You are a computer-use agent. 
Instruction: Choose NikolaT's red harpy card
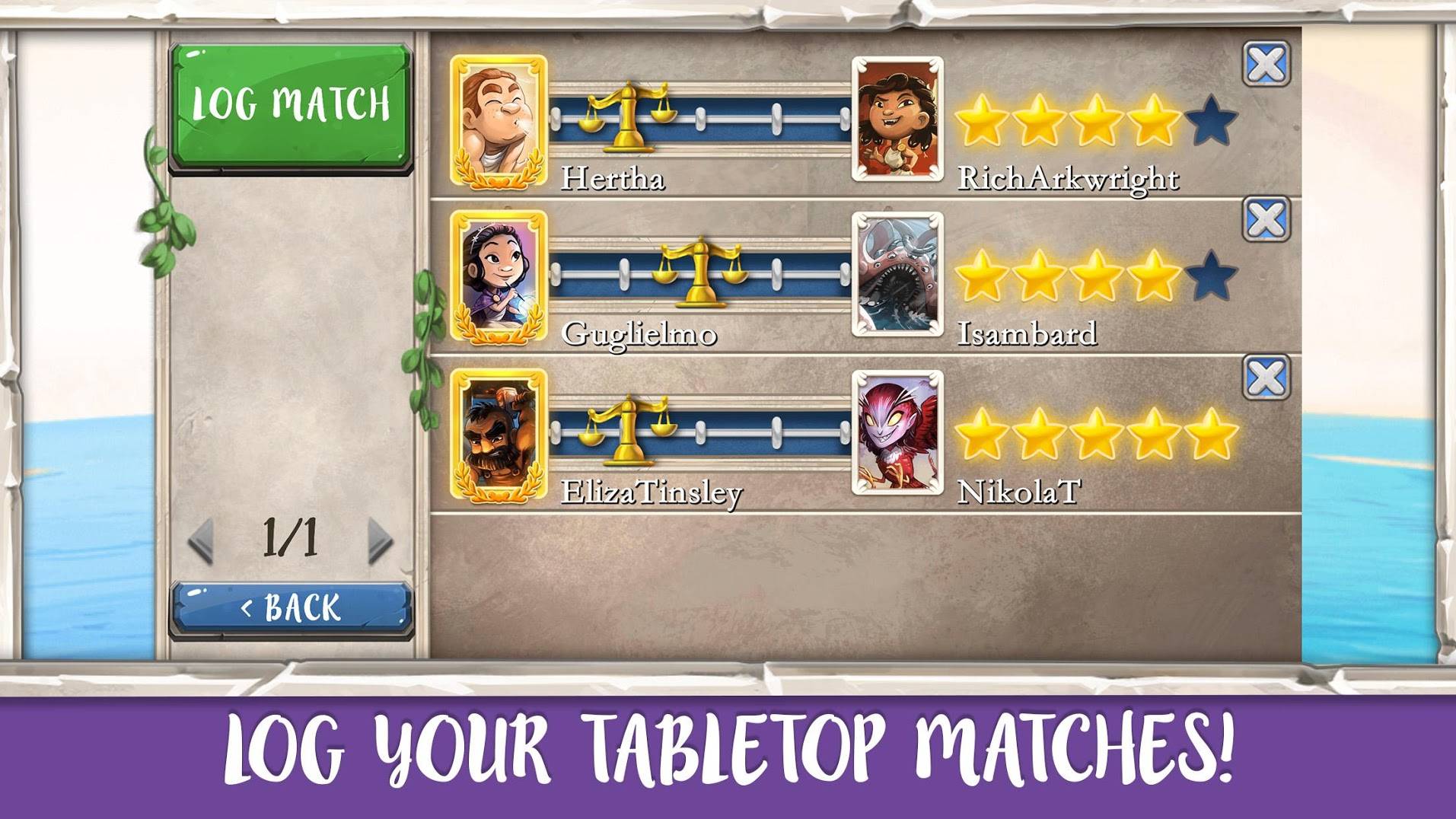[x=897, y=433]
